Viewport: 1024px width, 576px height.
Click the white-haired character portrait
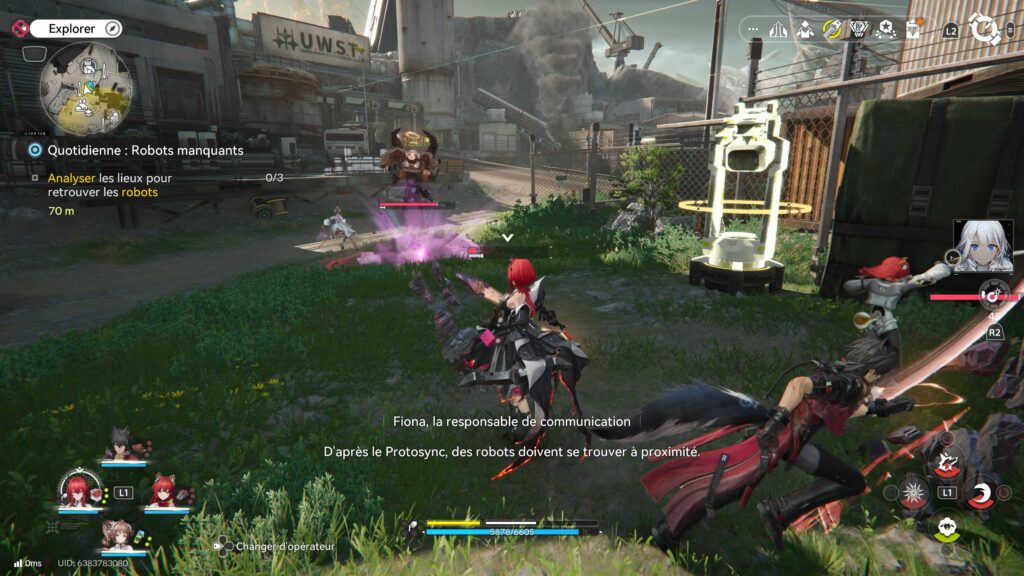pyautogui.click(x=982, y=246)
